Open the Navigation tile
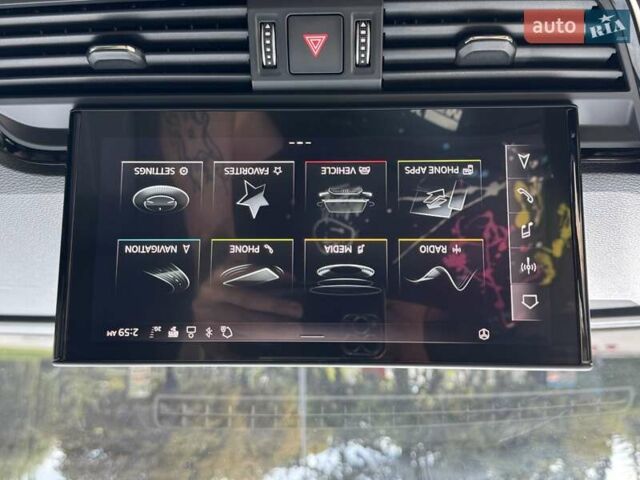The image size is (640, 480). [x=160, y=268]
